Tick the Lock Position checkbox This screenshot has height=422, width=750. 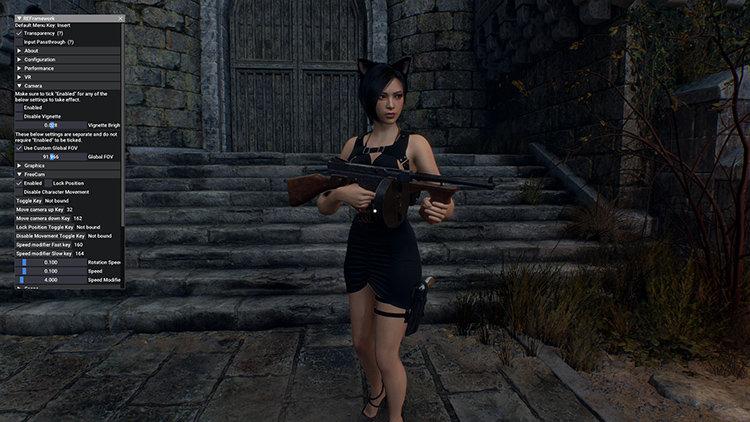(48, 183)
